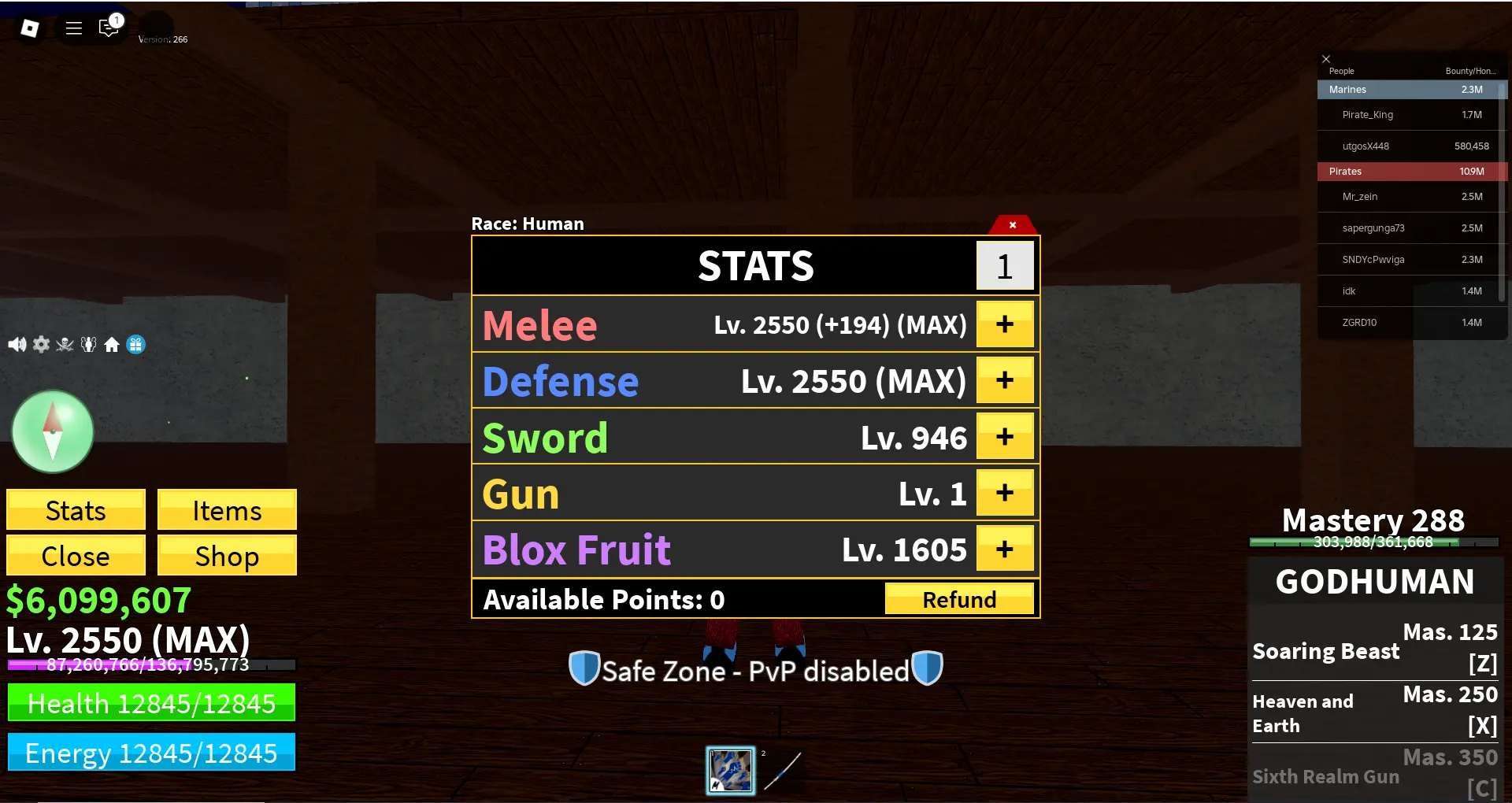This screenshot has width=1512, height=803.
Task: Increase the Blox Fruit stat
Action: click(1004, 548)
